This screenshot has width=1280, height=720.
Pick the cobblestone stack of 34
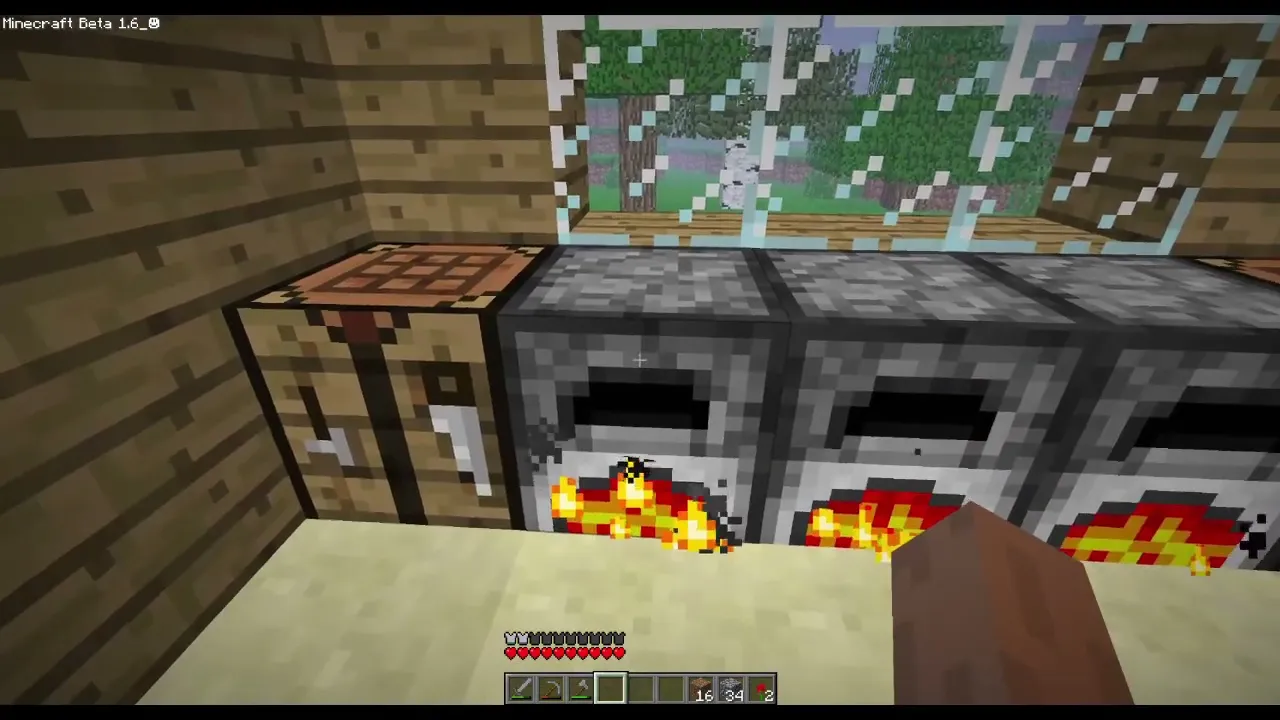732,689
